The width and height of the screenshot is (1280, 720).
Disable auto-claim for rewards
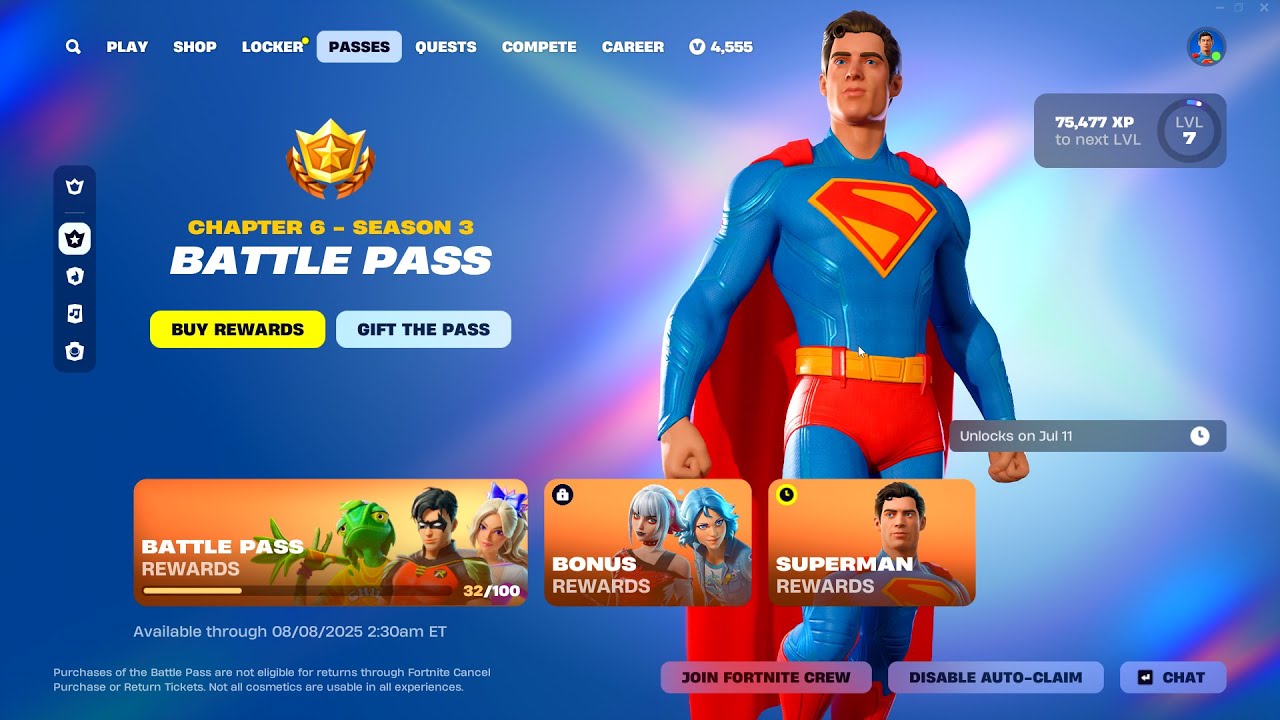tap(996, 677)
